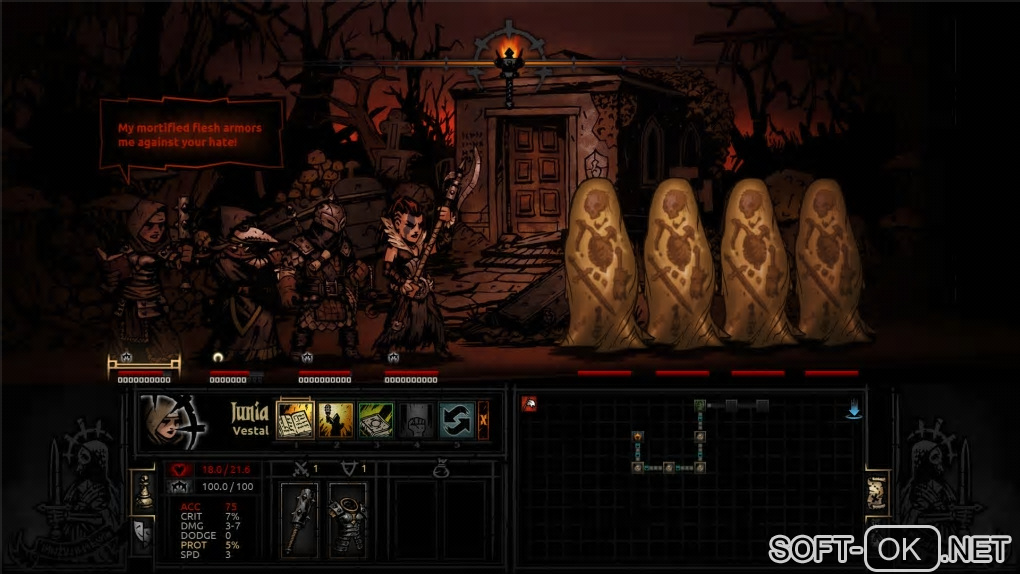The height and width of the screenshot is (574, 1020).
Task: Inspect the spiked mace weapon slot
Action: click(x=299, y=519)
